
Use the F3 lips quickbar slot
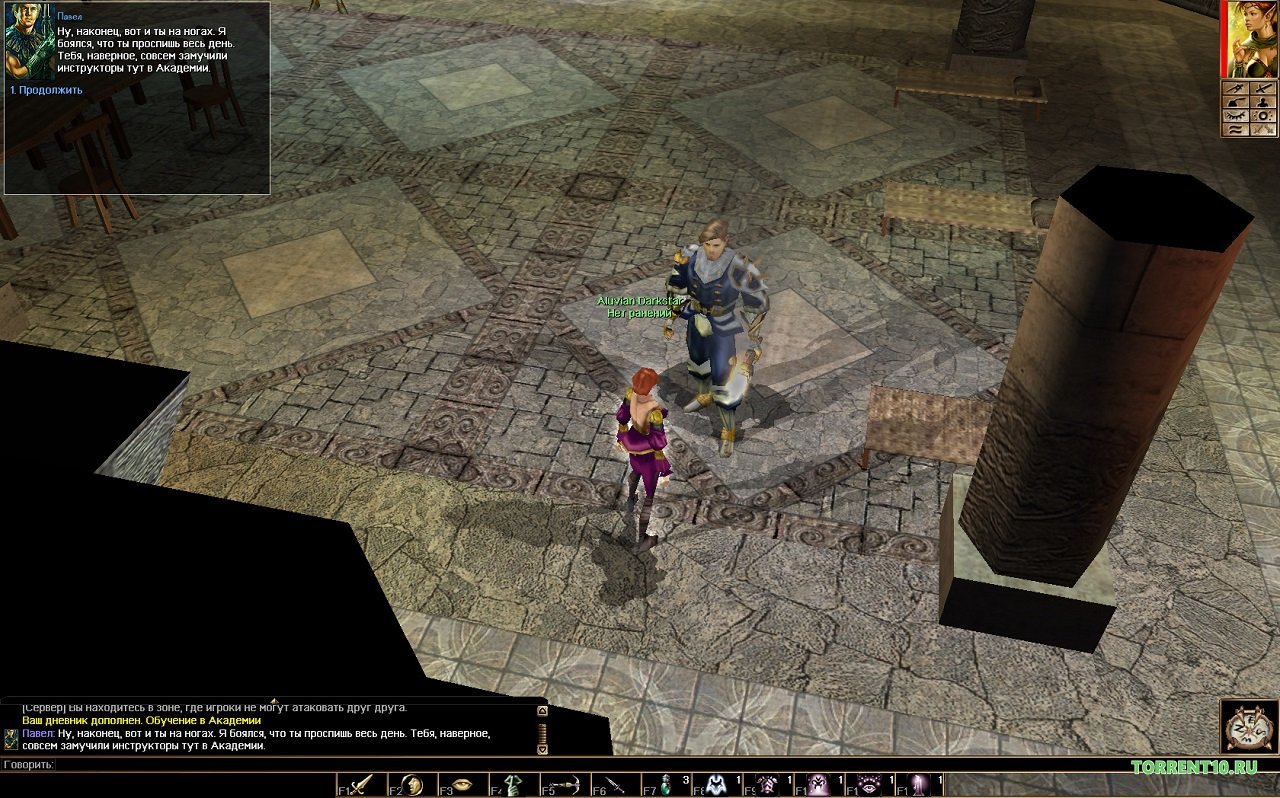[x=462, y=784]
